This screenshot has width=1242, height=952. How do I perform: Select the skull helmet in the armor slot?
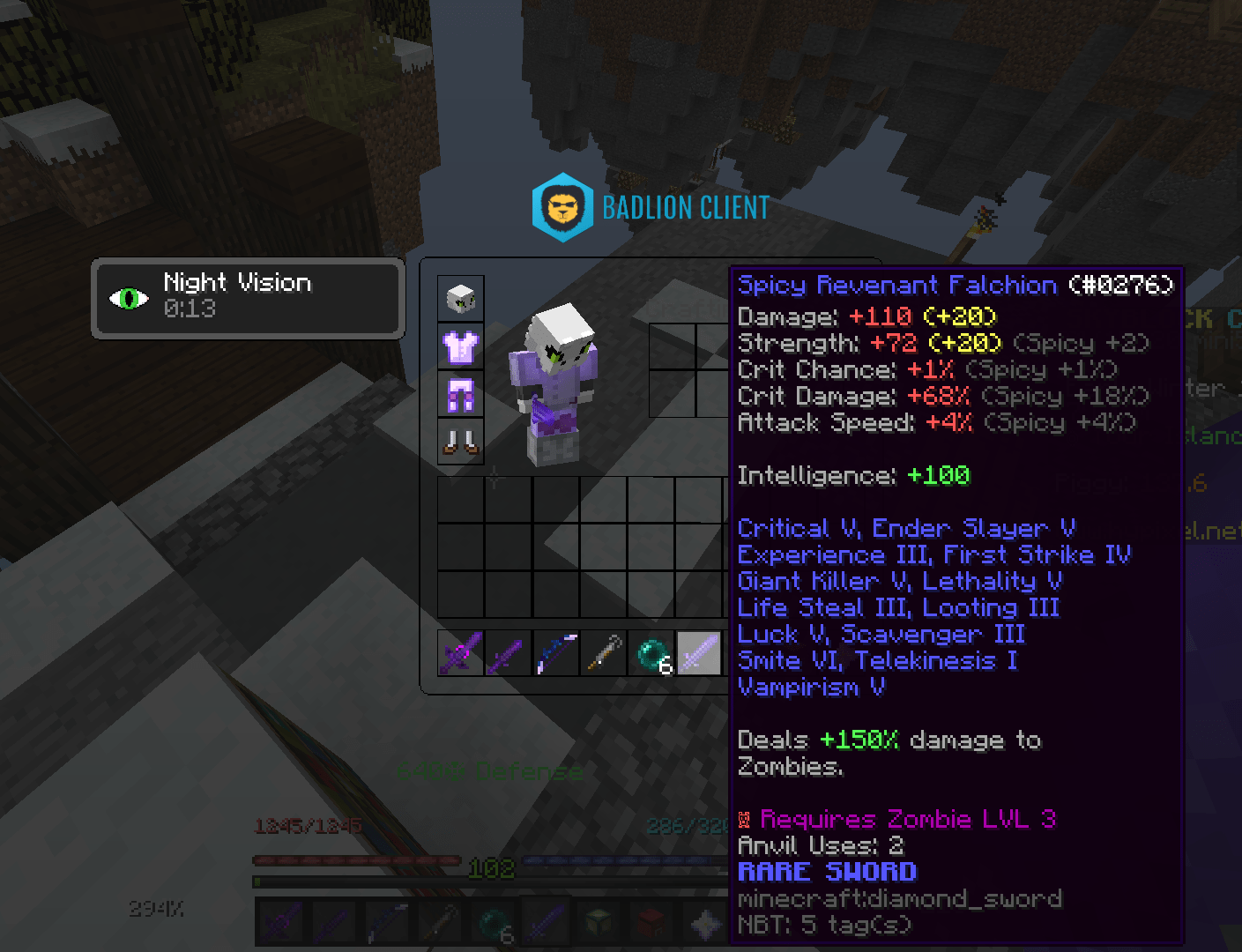click(460, 298)
